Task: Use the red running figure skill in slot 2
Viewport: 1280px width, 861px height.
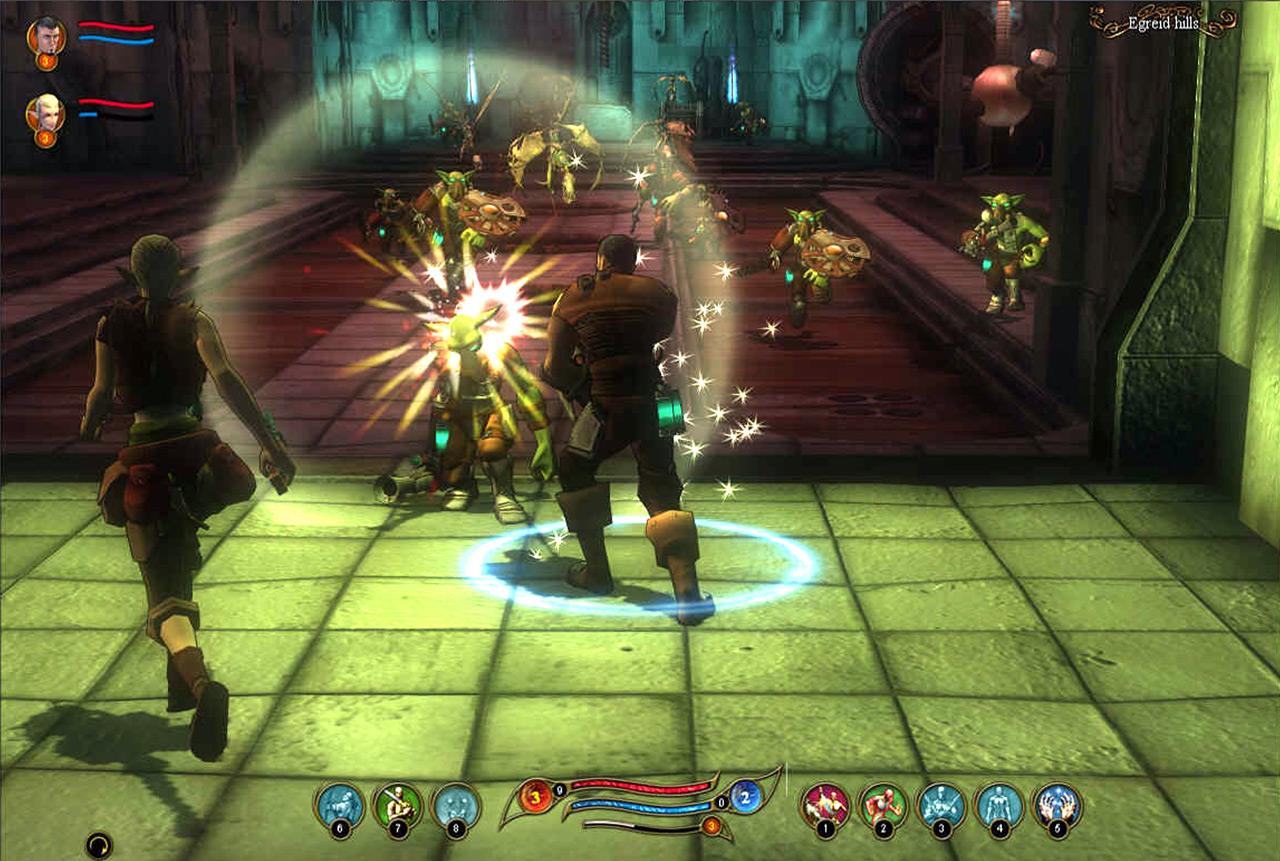Action: click(884, 805)
